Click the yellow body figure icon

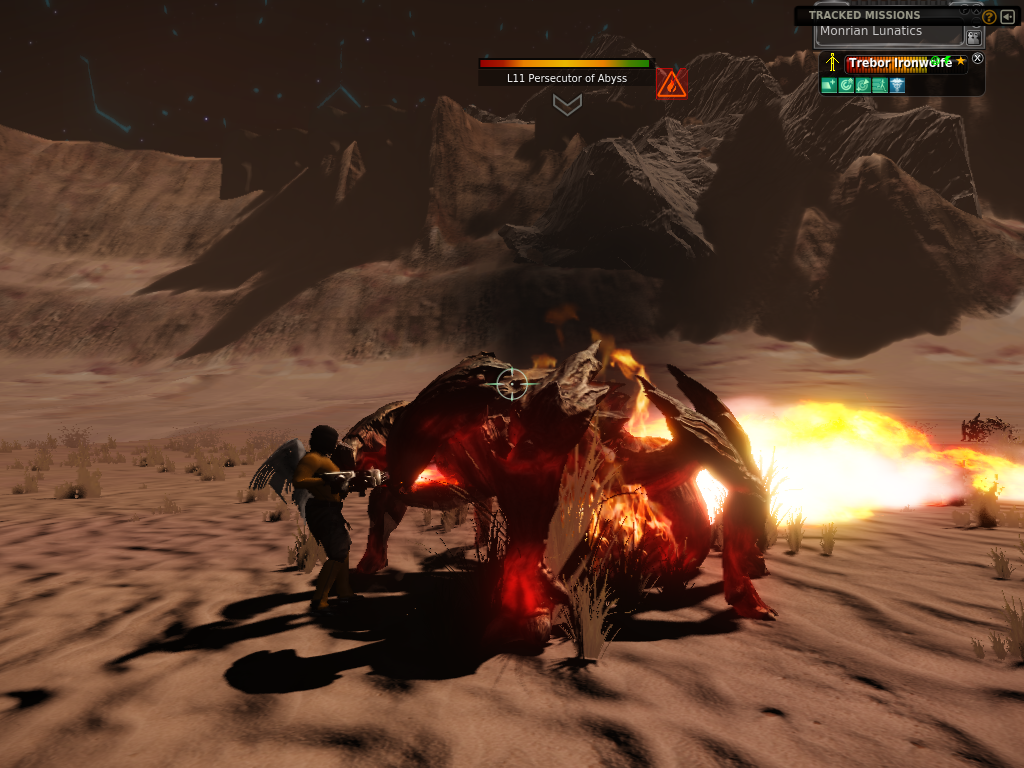click(x=831, y=63)
